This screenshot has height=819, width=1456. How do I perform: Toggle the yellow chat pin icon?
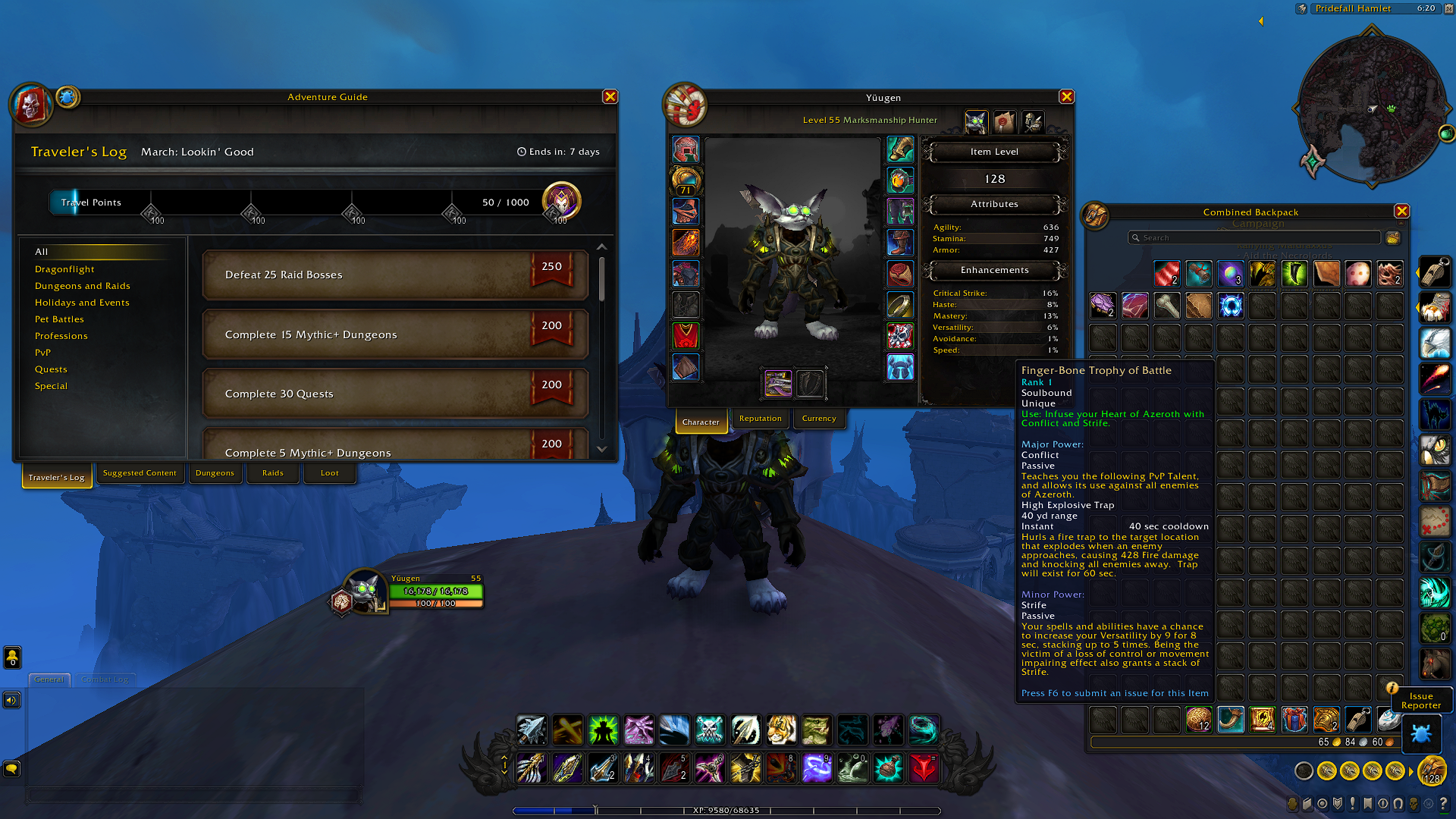[x=13, y=657]
